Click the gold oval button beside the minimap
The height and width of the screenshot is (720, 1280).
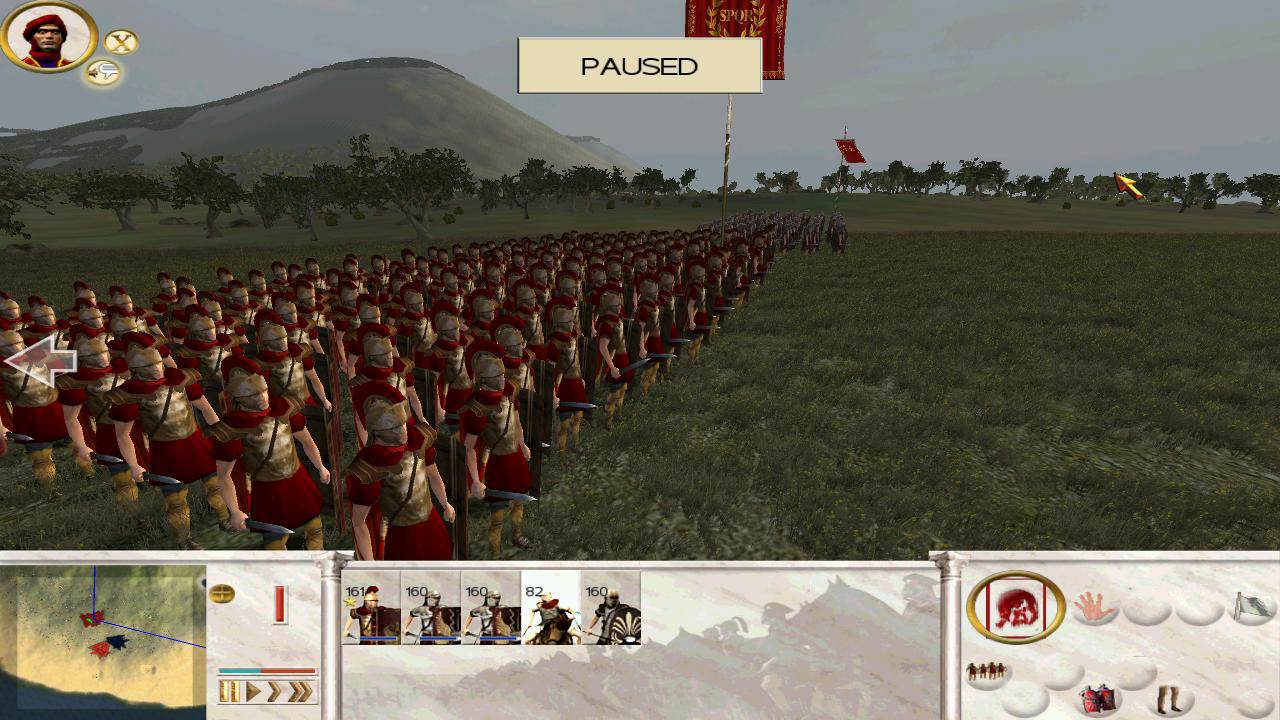(x=222, y=594)
